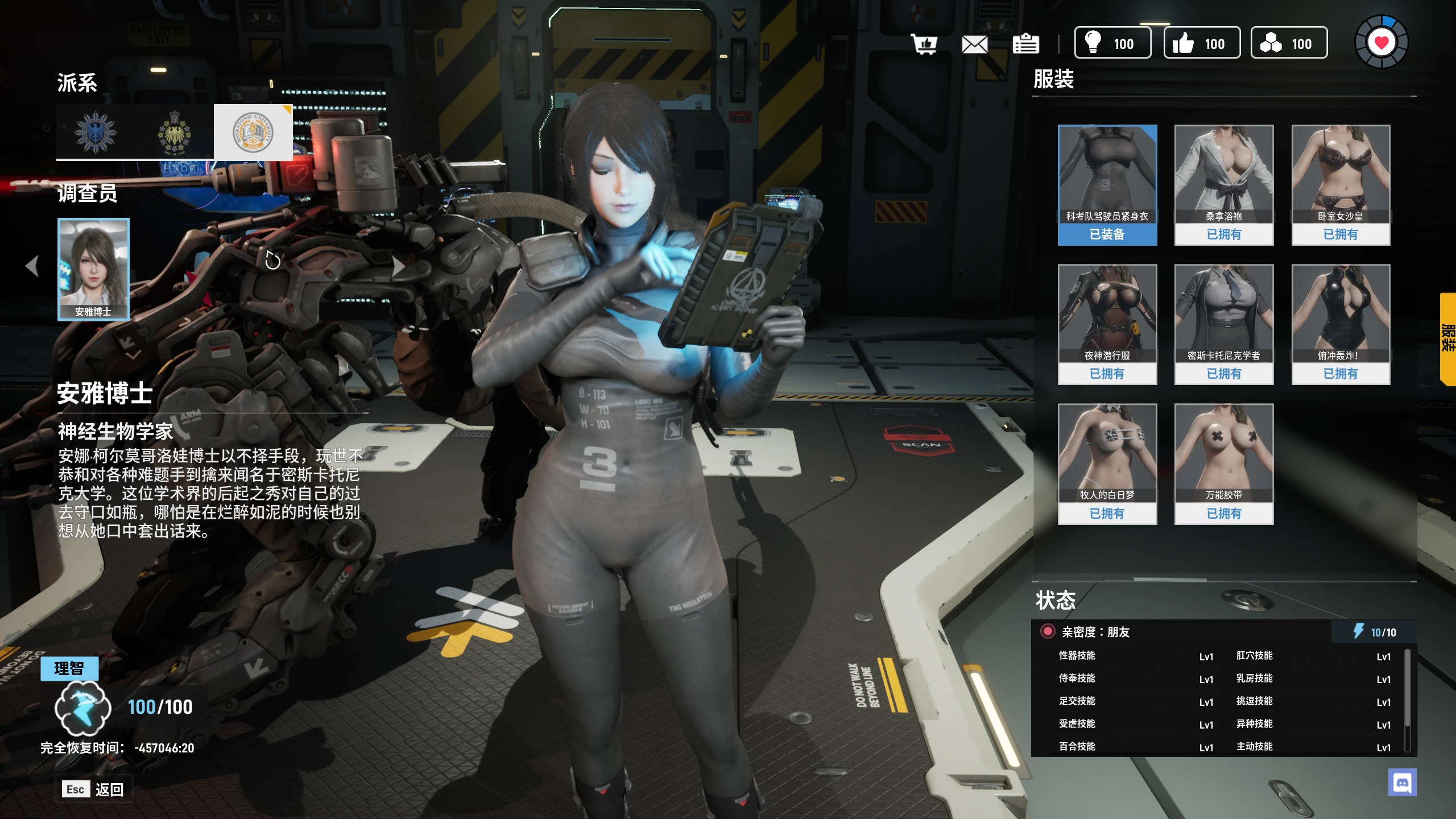Select the 夜神潜行服 outfit
This screenshot has width=1456, height=819.
(1107, 324)
